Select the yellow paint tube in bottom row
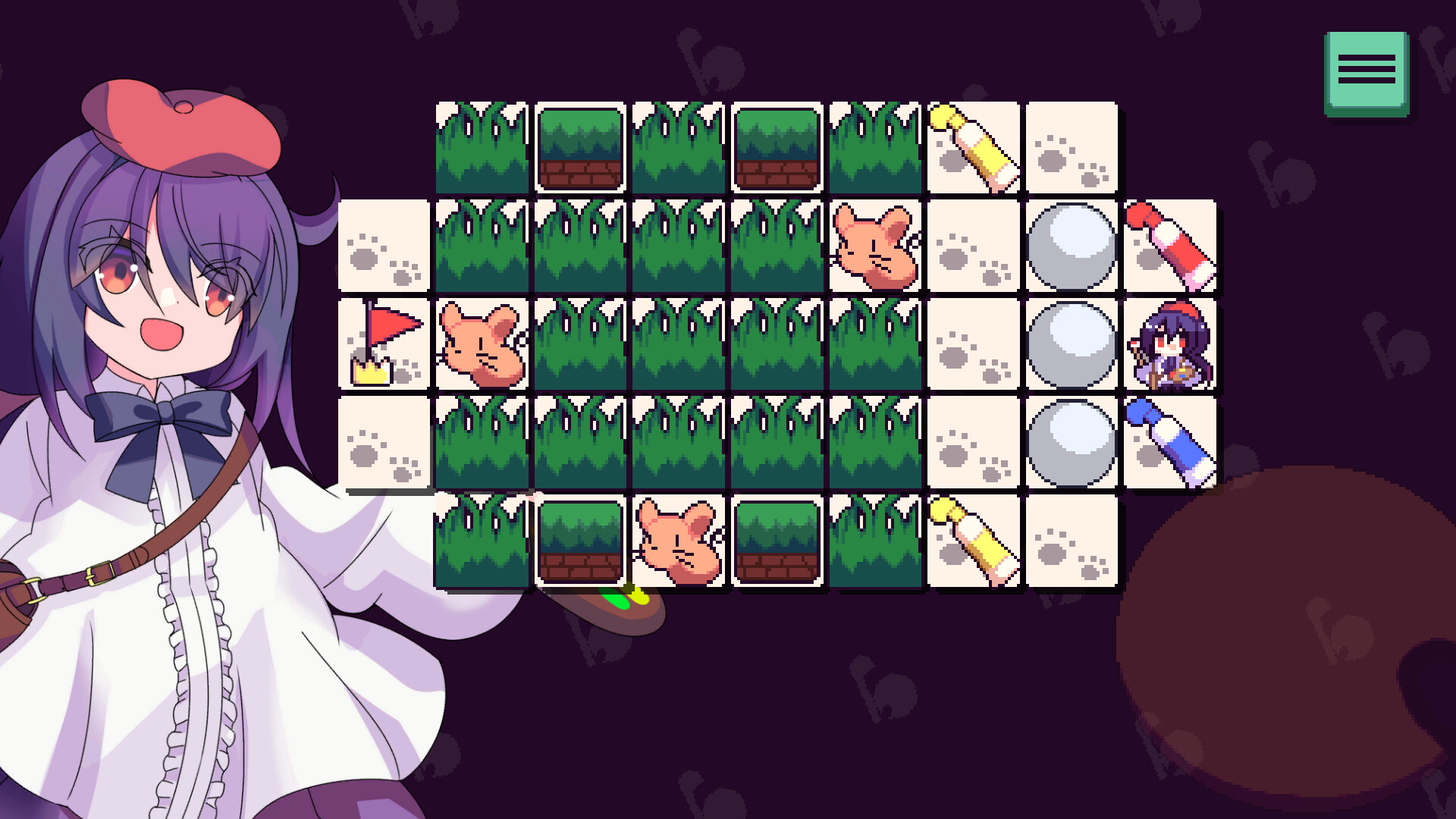The image size is (1456, 819). pos(973,541)
